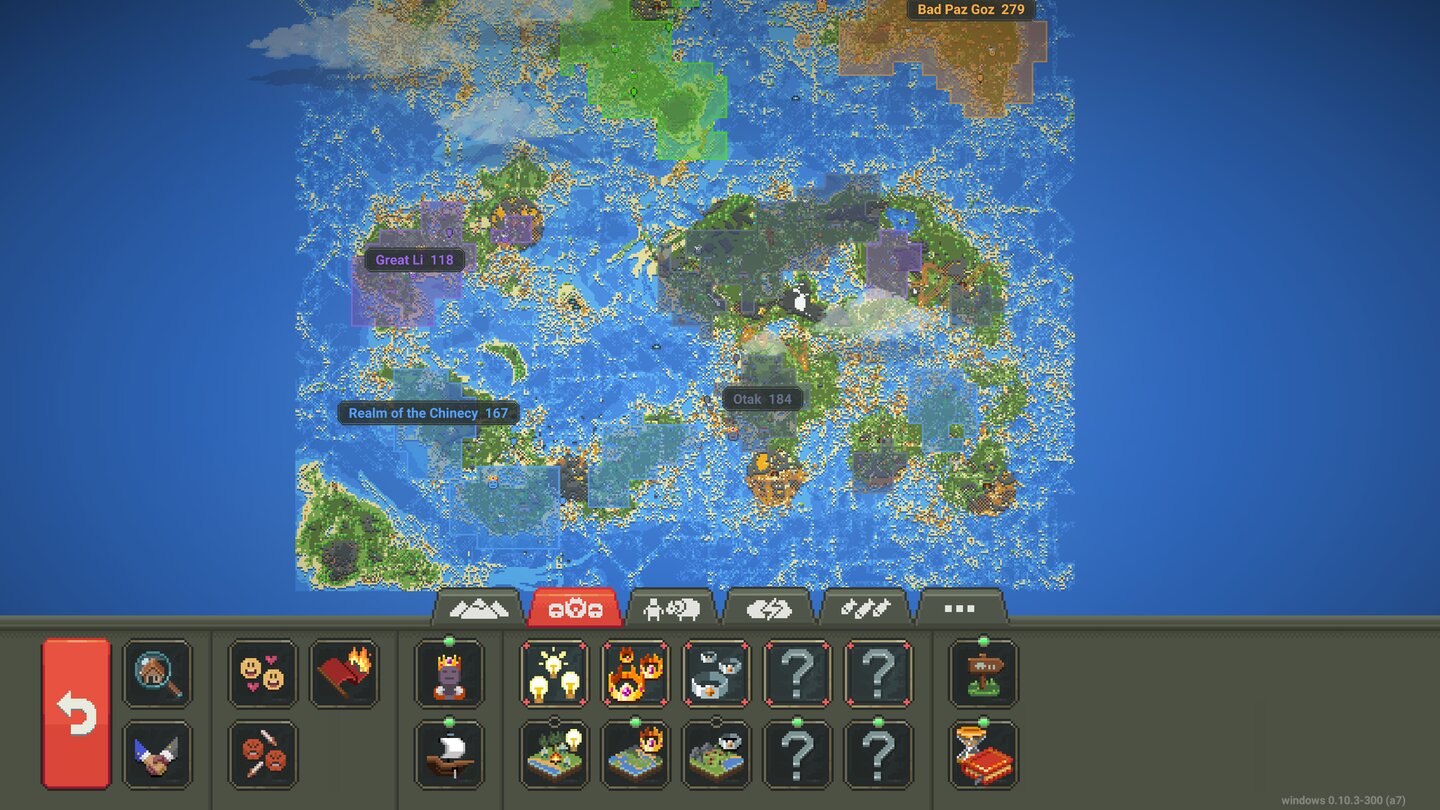Select the house inspection magnifier tool

157,675
